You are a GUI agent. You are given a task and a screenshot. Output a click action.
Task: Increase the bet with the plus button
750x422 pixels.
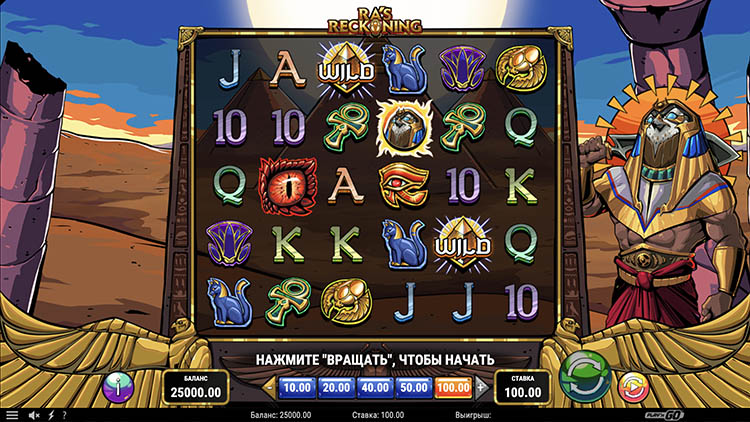481,386
